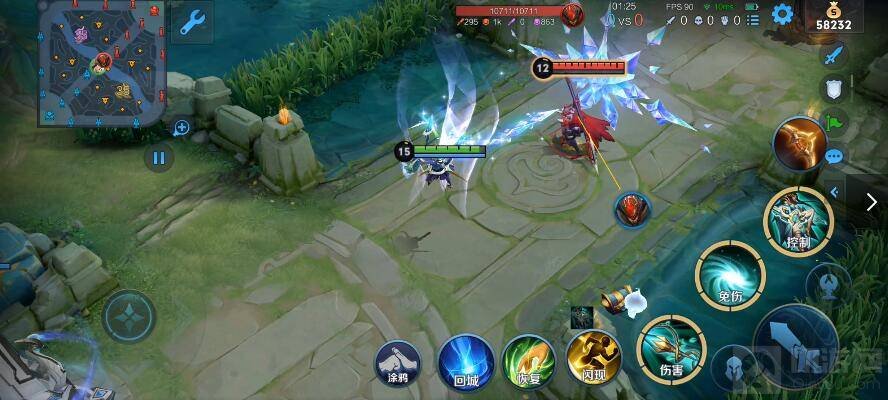
Task: Open the settings gear menu
Action: coord(782,14)
